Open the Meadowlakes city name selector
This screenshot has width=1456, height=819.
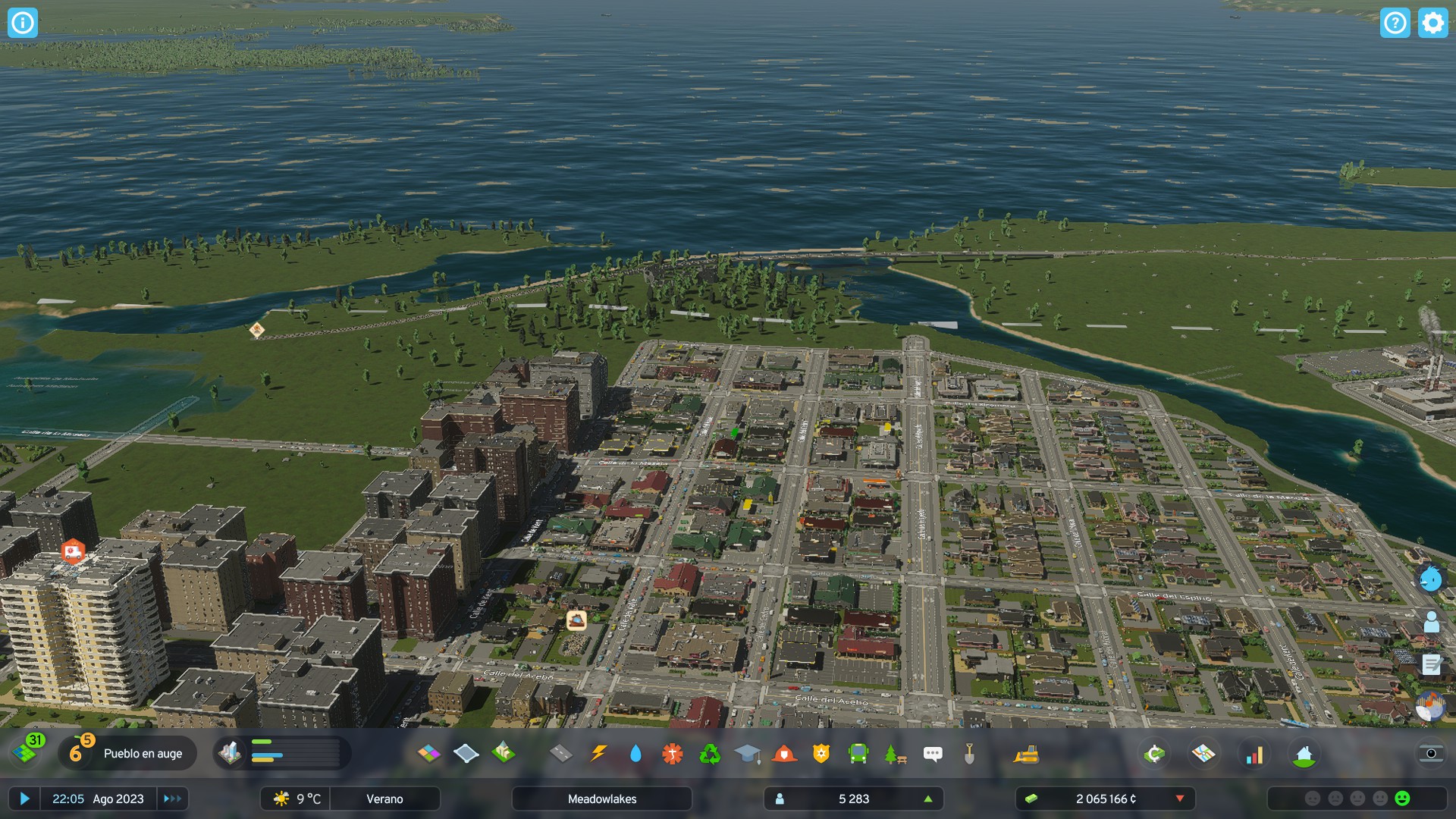(x=602, y=799)
